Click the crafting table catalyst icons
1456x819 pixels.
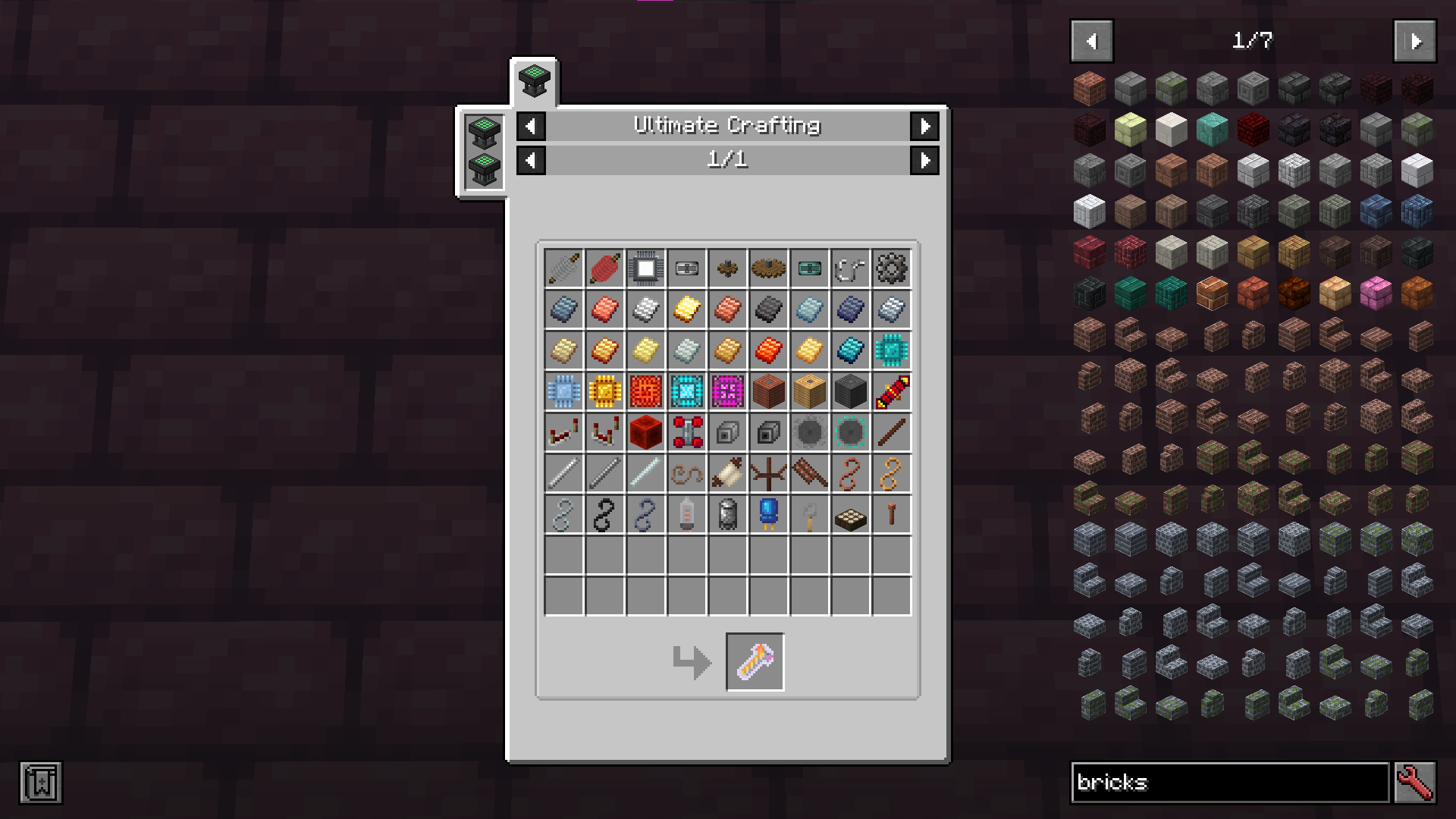pyautogui.click(x=484, y=152)
